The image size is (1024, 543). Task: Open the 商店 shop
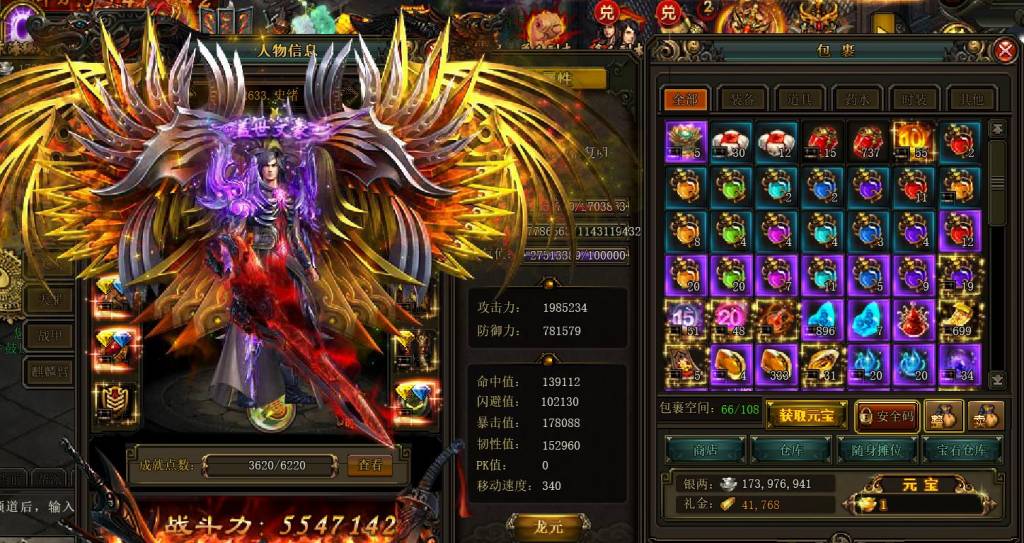(x=705, y=449)
